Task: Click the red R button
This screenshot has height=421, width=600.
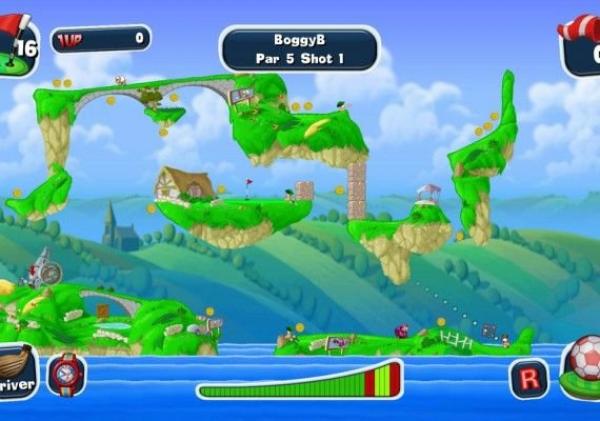Action: tap(528, 378)
